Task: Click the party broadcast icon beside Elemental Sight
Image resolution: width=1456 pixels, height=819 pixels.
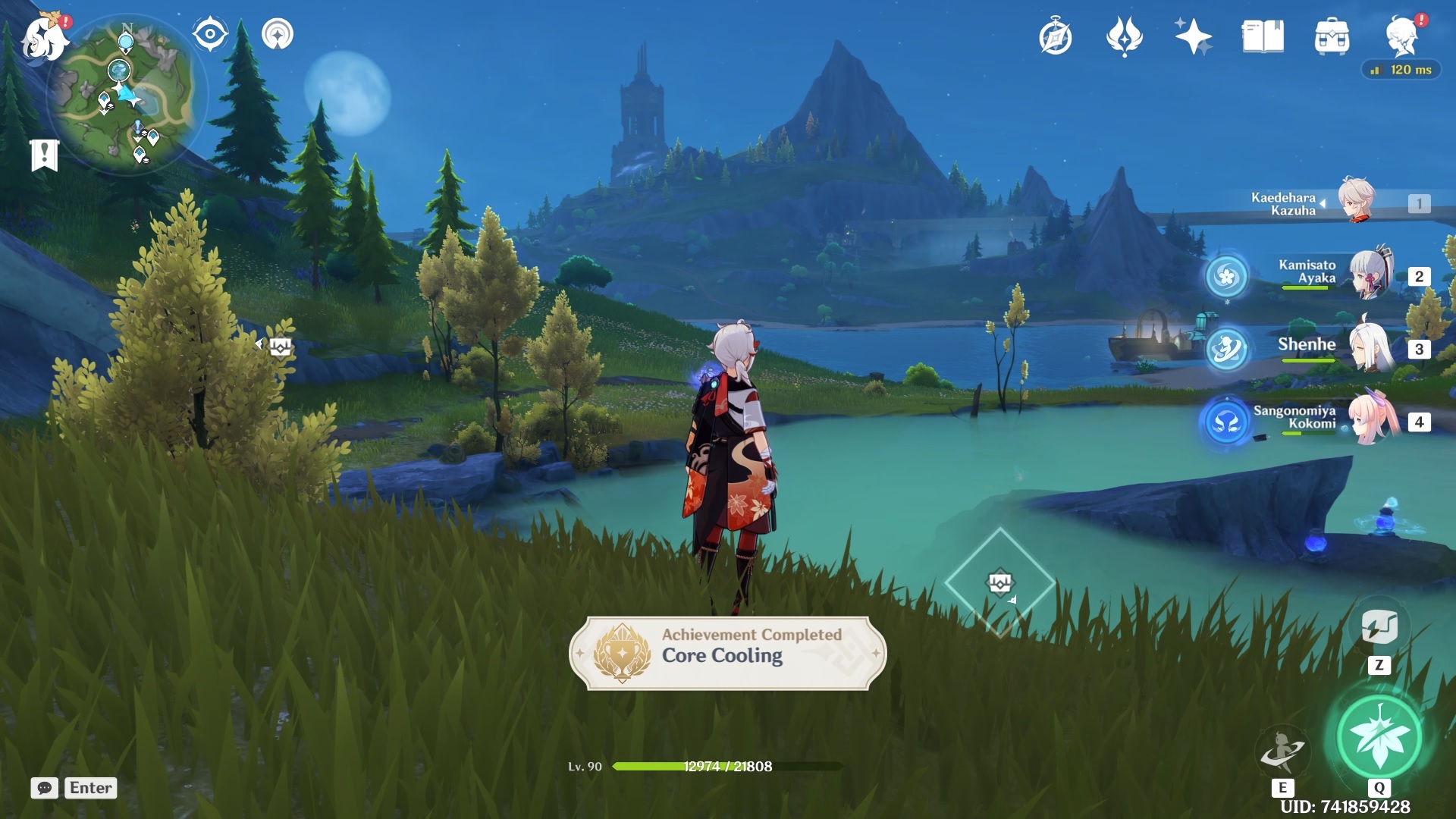Action: click(x=278, y=33)
